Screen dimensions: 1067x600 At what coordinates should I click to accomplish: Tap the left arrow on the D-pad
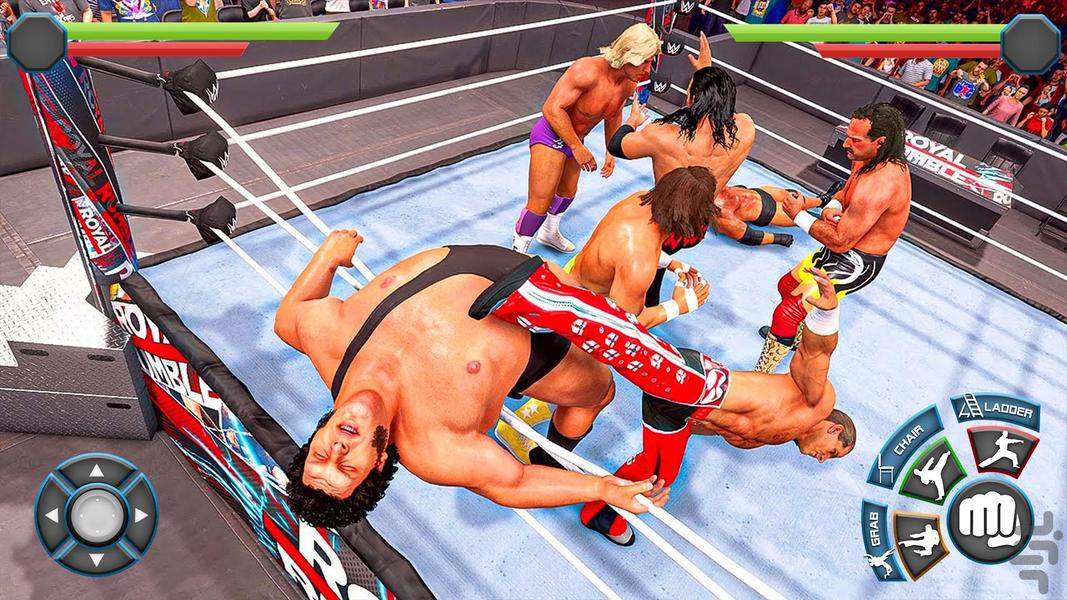click(52, 515)
